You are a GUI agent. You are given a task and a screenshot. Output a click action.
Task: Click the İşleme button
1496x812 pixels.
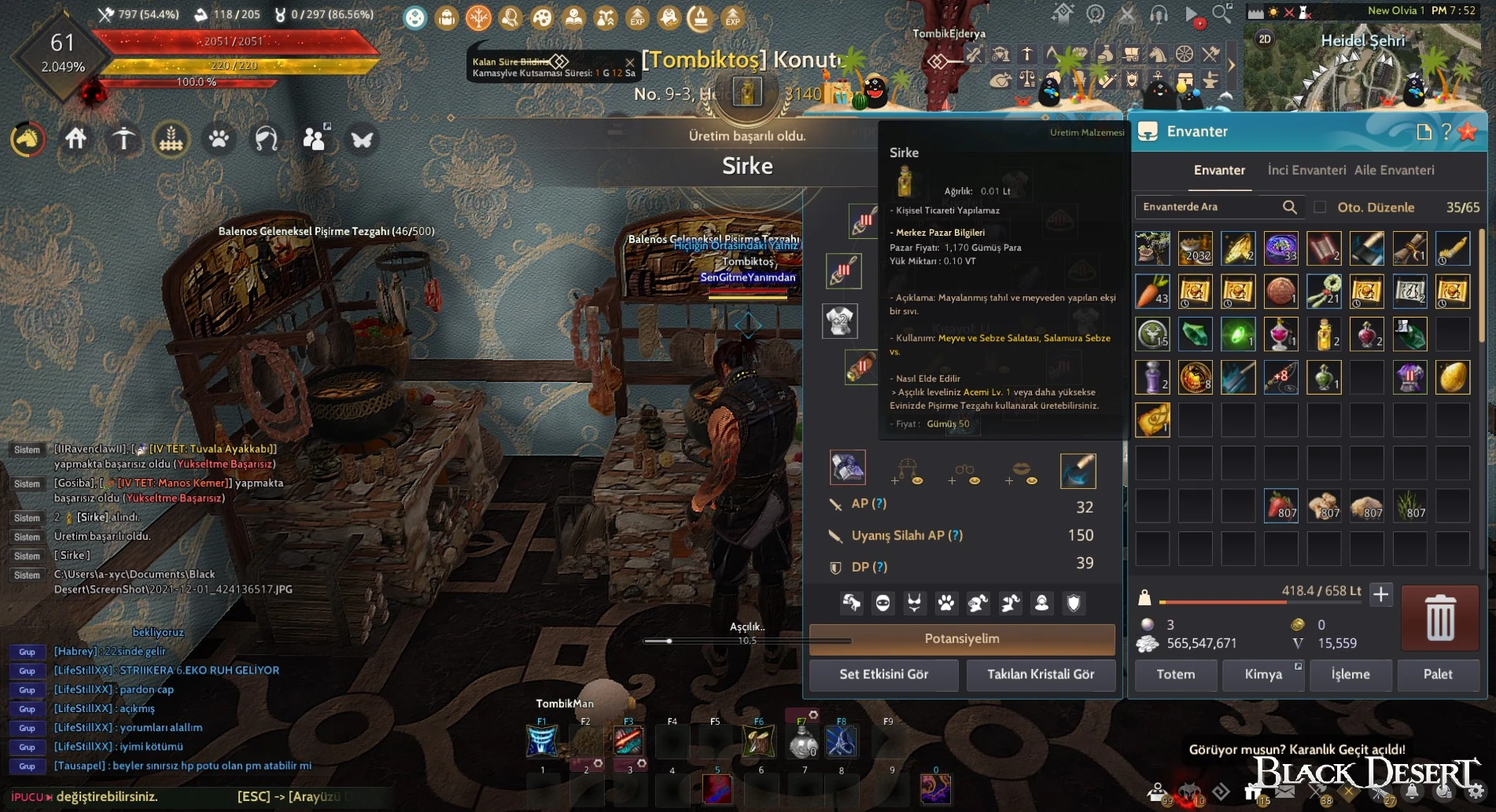pyautogui.click(x=1350, y=674)
